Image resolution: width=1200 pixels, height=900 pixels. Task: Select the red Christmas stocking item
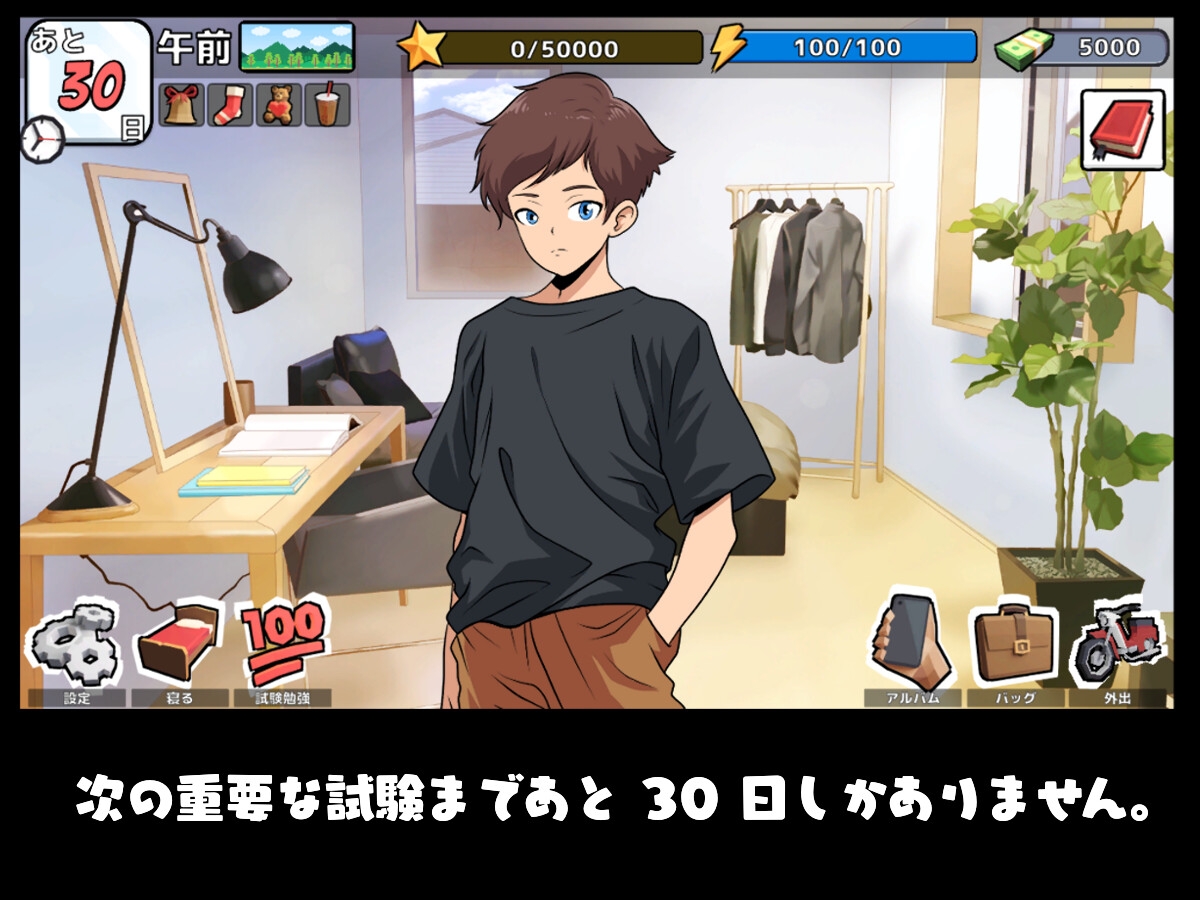click(230, 105)
